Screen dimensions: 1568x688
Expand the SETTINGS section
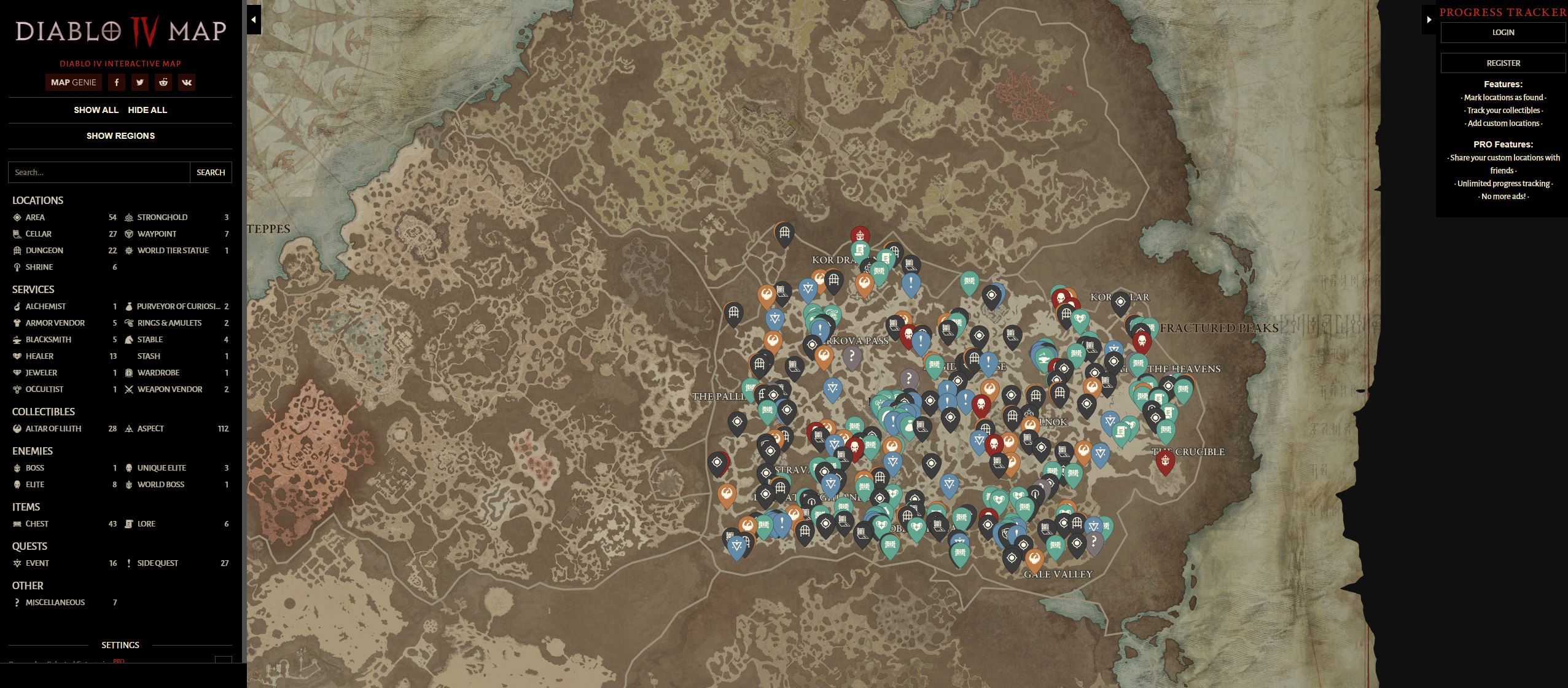(120, 645)
